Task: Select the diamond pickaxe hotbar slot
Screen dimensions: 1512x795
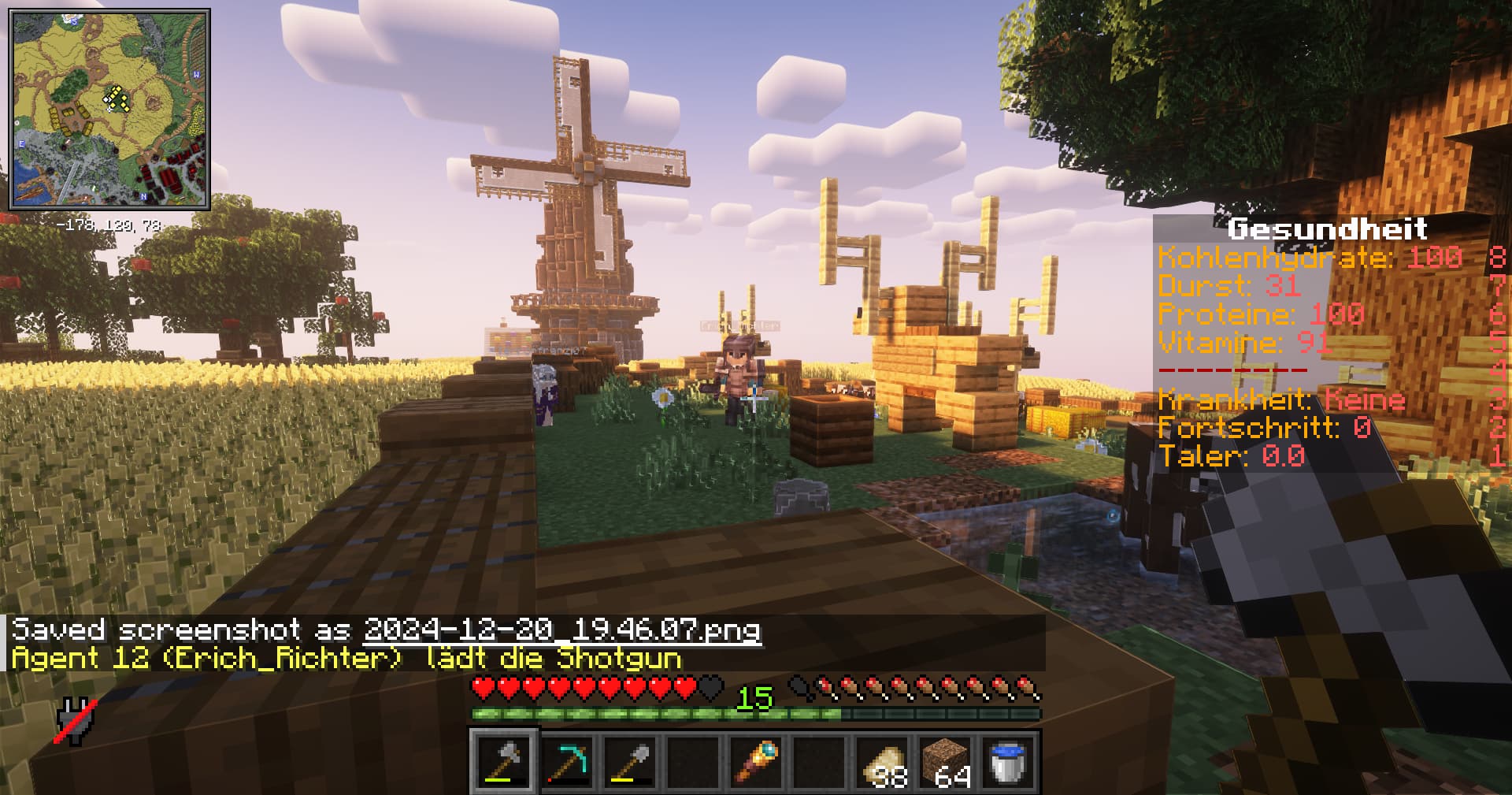Action: point(568,762)
